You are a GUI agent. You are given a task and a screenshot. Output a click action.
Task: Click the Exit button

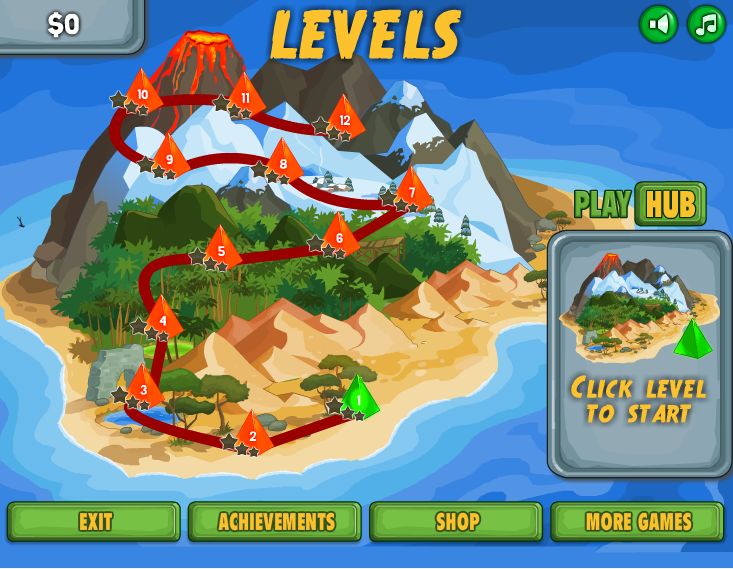tap(94, 521)
